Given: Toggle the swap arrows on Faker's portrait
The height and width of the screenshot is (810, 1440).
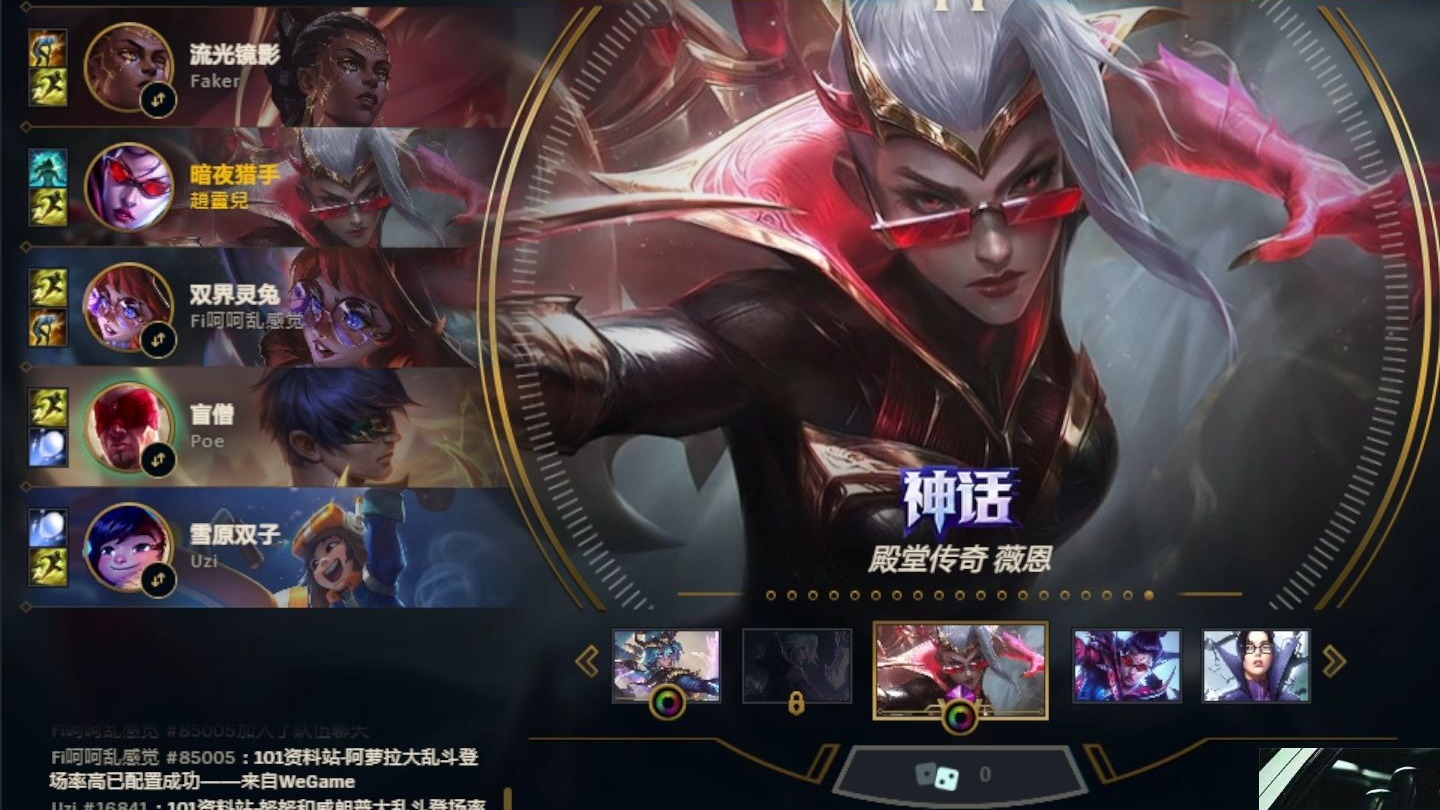Looking at the screenshot, I should coord(158,100).
